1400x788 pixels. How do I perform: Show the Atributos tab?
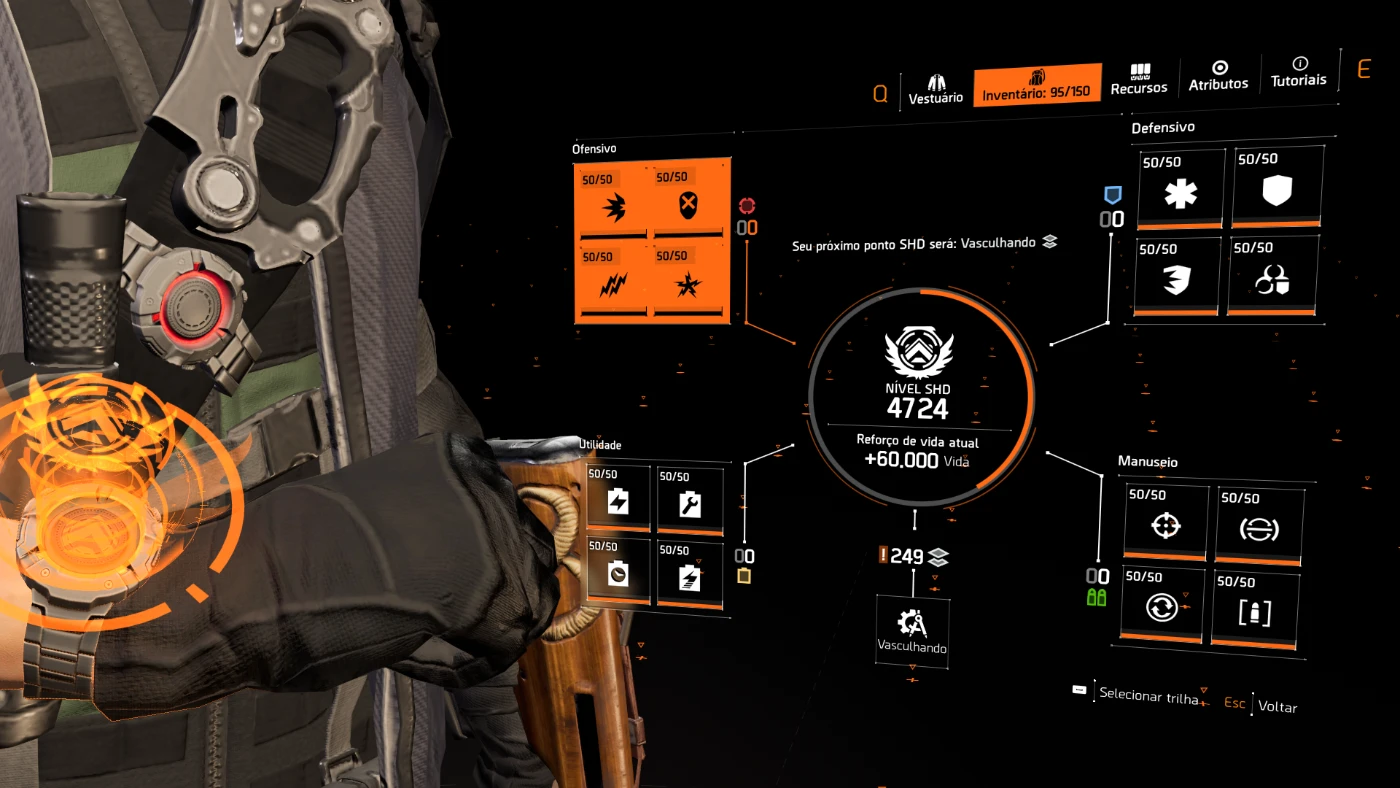point(1218,76)
